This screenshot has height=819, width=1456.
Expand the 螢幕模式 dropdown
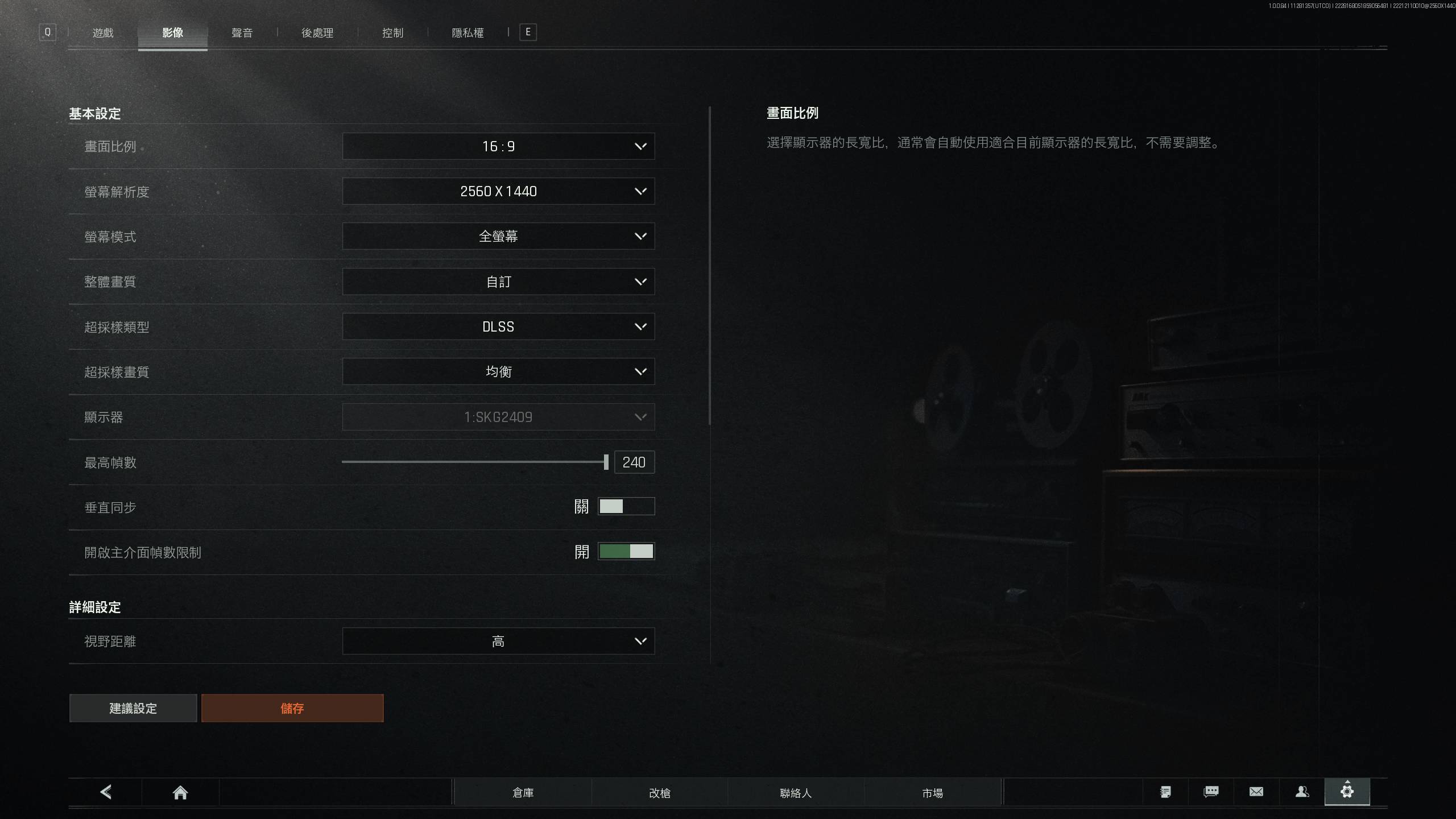tap(498, 236)
